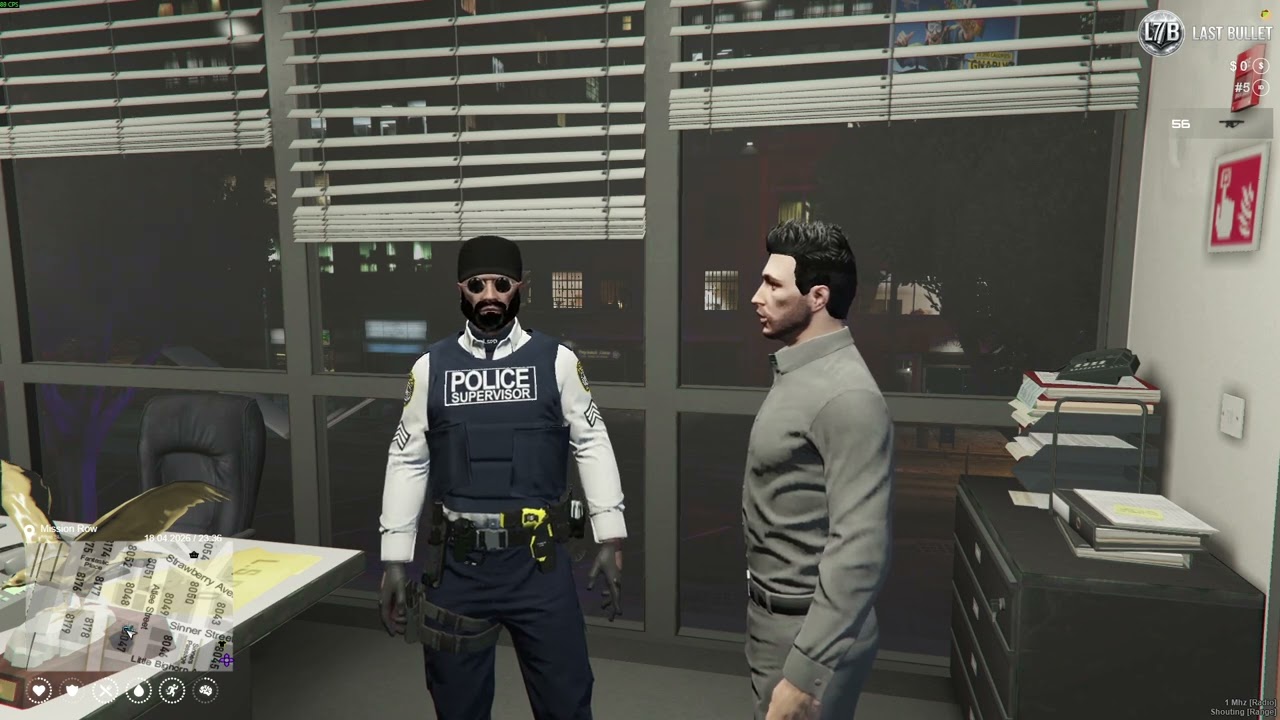Select the equipped rifle weapon icon
Viewport: 1280px width, 720px height.
[x=1230, y=124]
